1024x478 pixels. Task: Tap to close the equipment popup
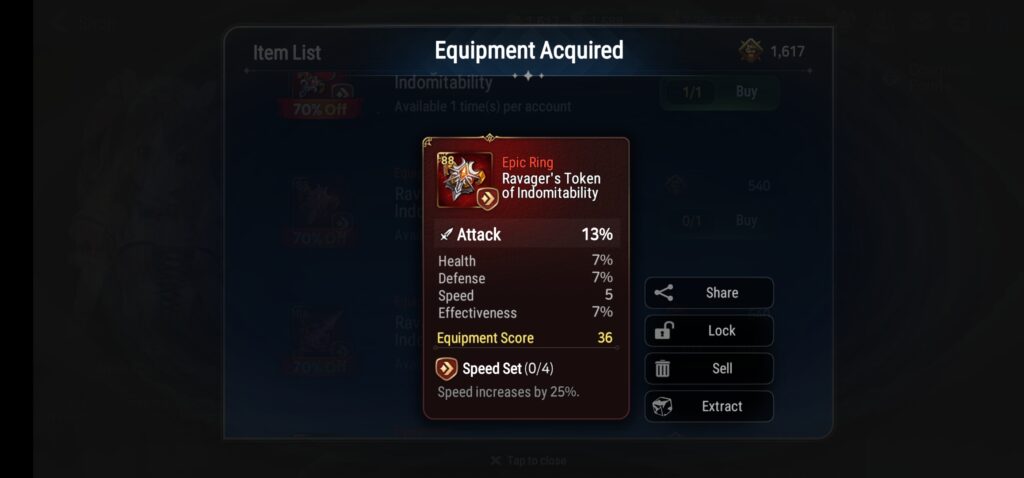pos(528,461)
